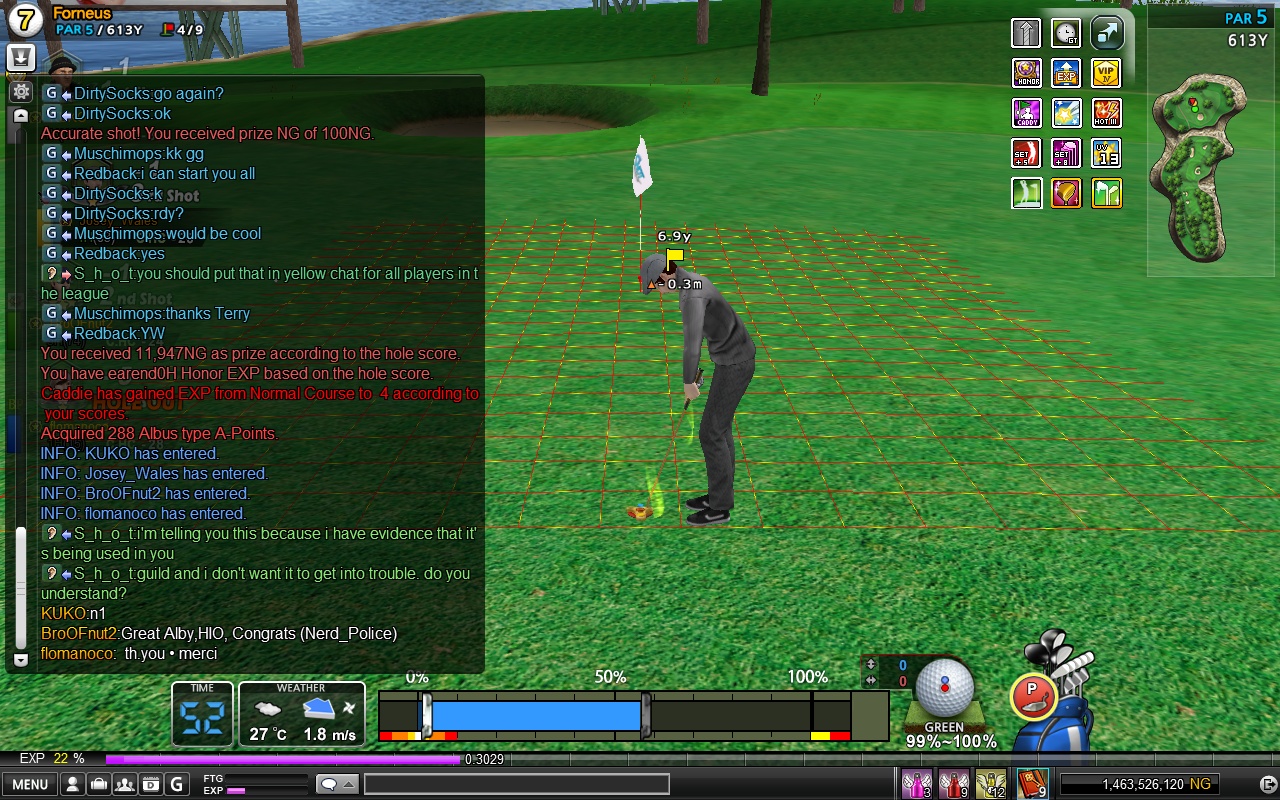
Task: Use the yellow winged potion item
Action: (991, 784)
